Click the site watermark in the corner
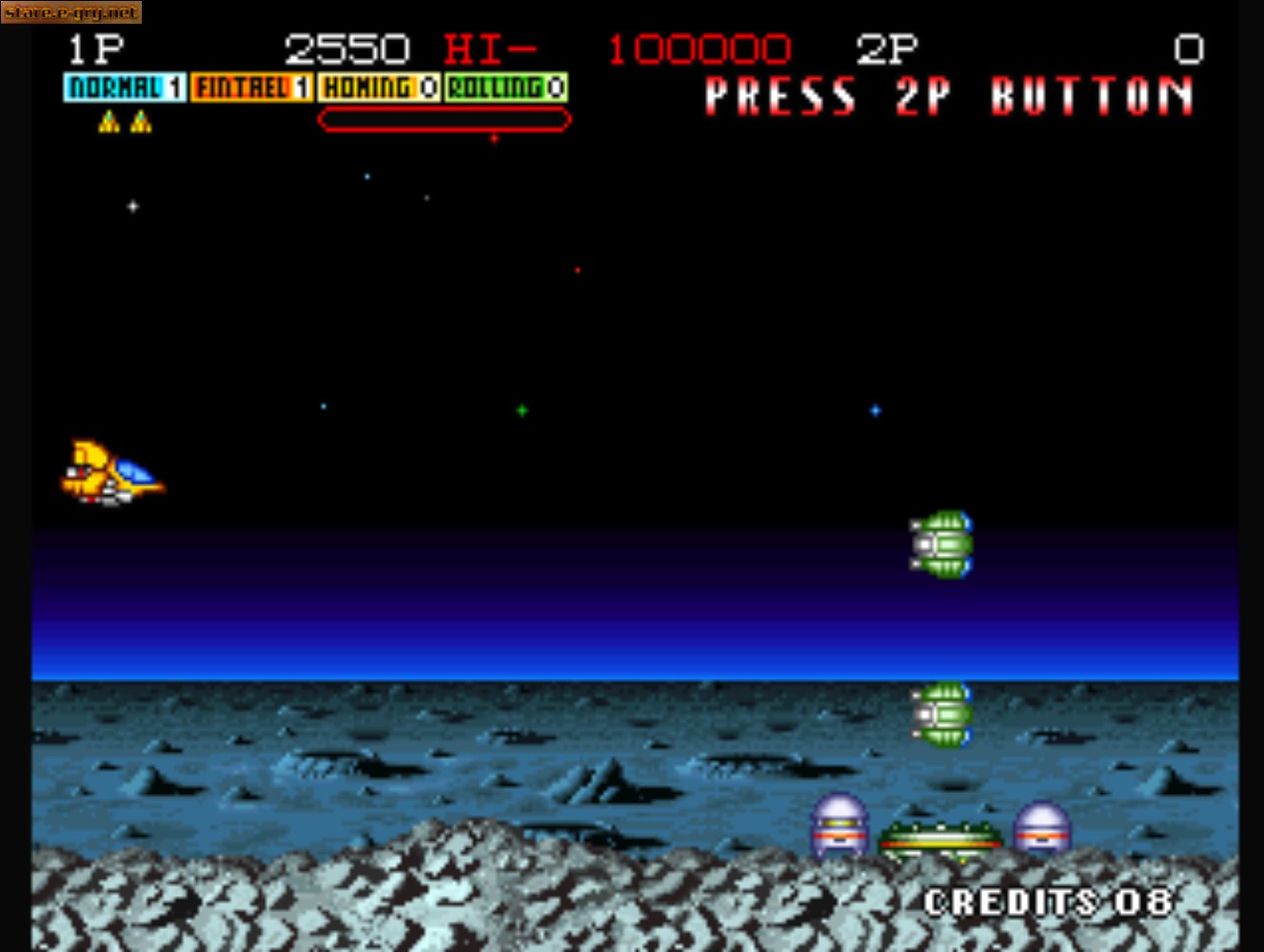This screenshot has width=1264, height=952. (x=70, y=12)
